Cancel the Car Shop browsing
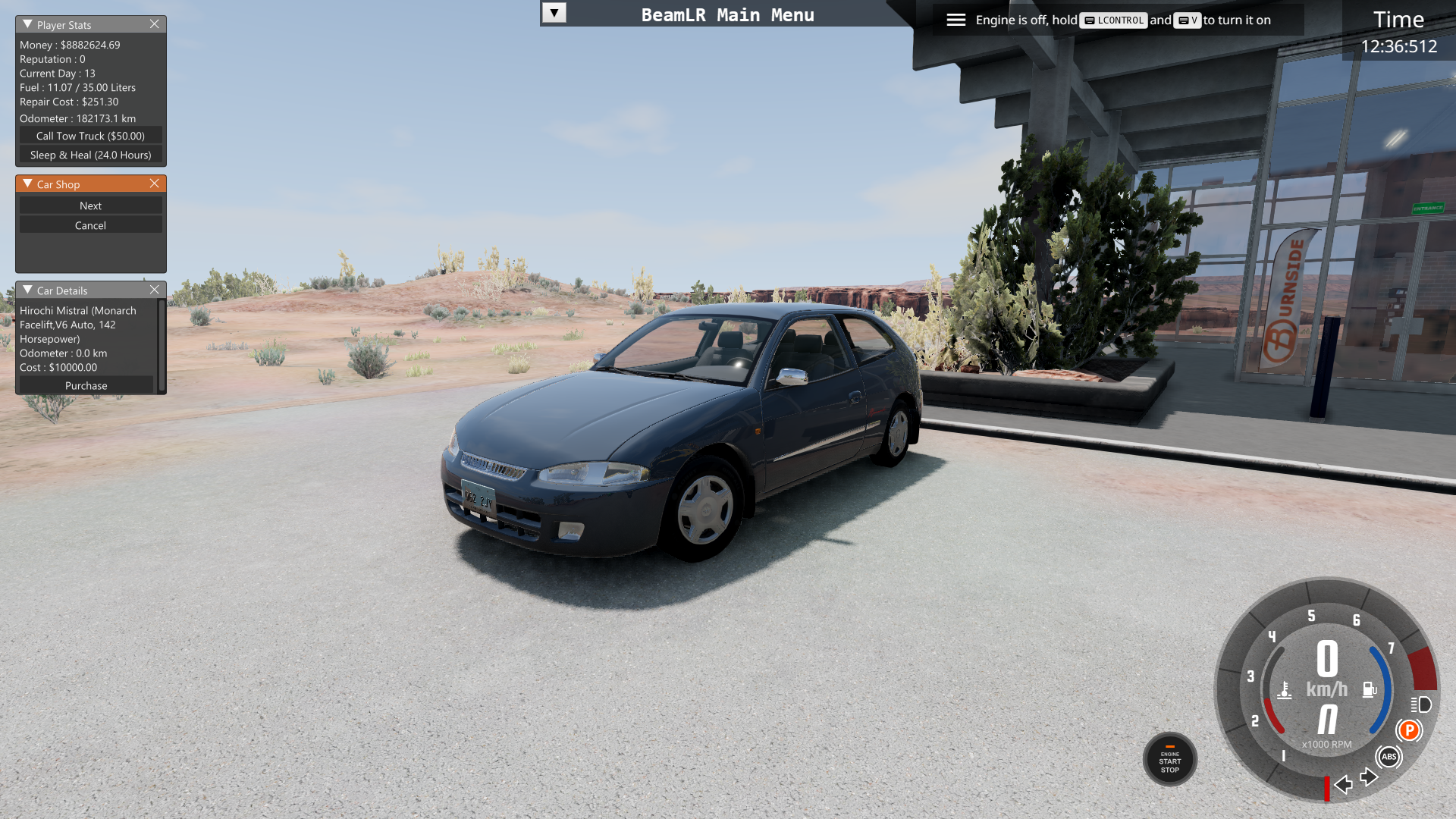Screen dimensions: 1456x819 point(90,225)
